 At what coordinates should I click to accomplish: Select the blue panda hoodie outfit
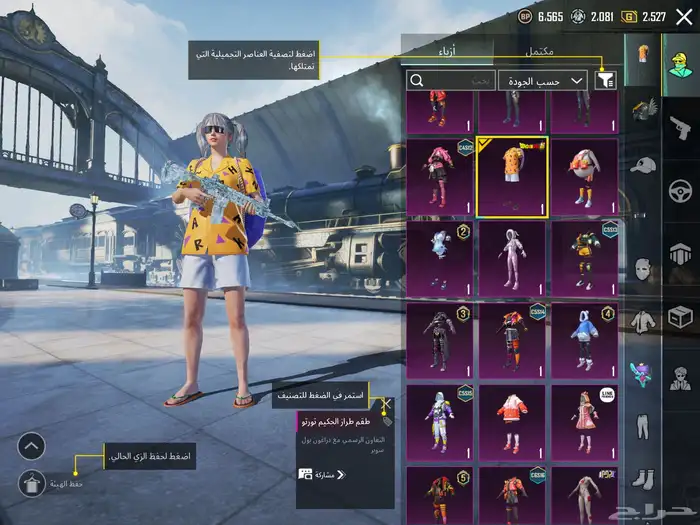click(584, 341)
